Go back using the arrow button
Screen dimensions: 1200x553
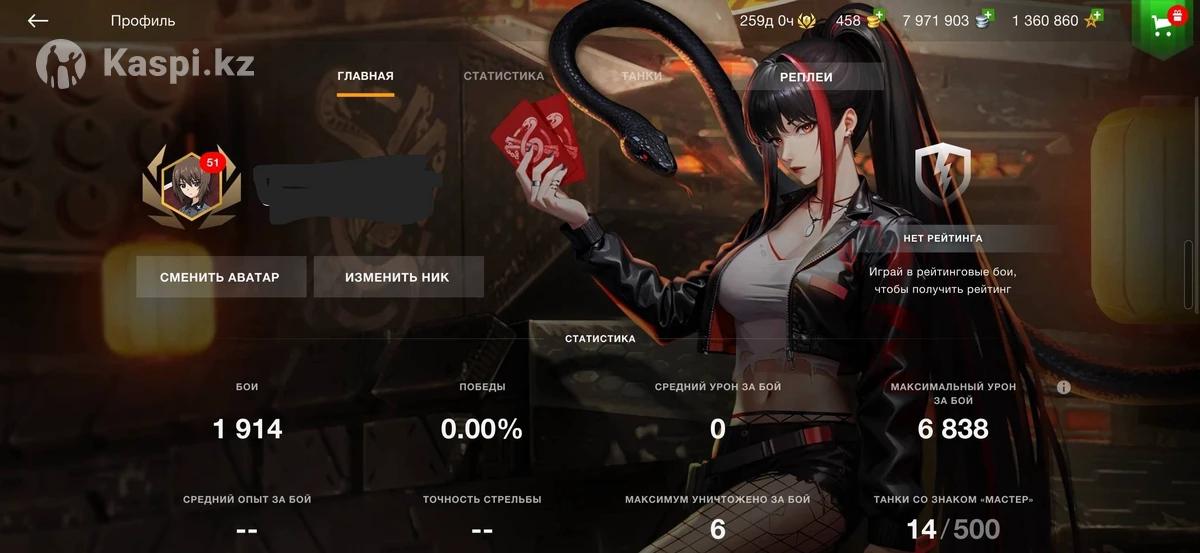coord(38,21)
